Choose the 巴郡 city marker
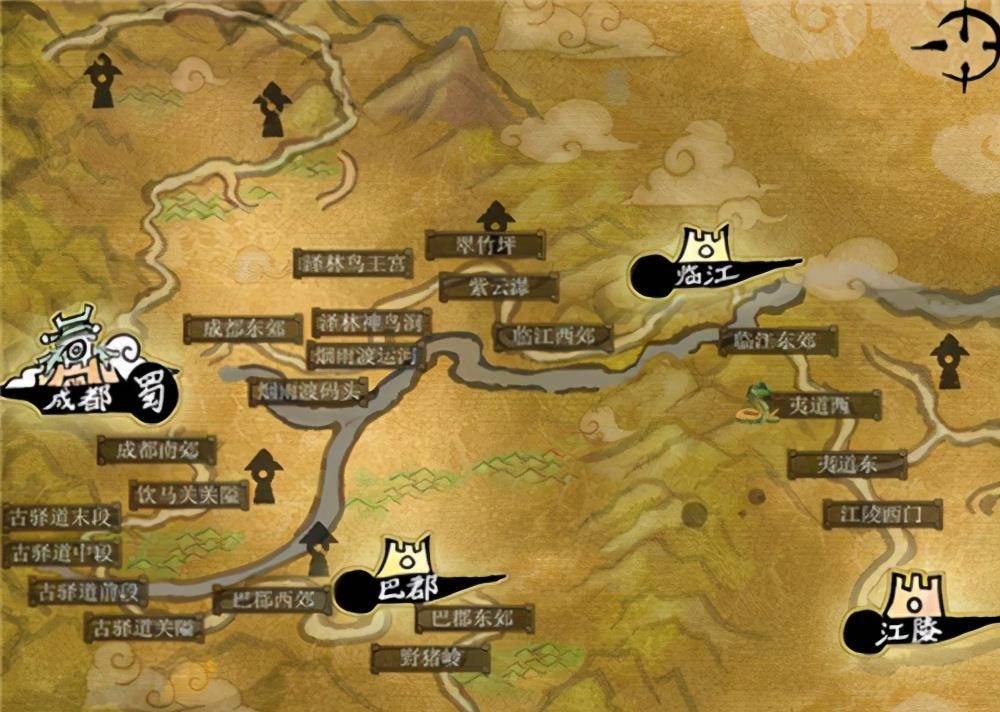This screenshot has height=712, width=1000. coord(407,576)
